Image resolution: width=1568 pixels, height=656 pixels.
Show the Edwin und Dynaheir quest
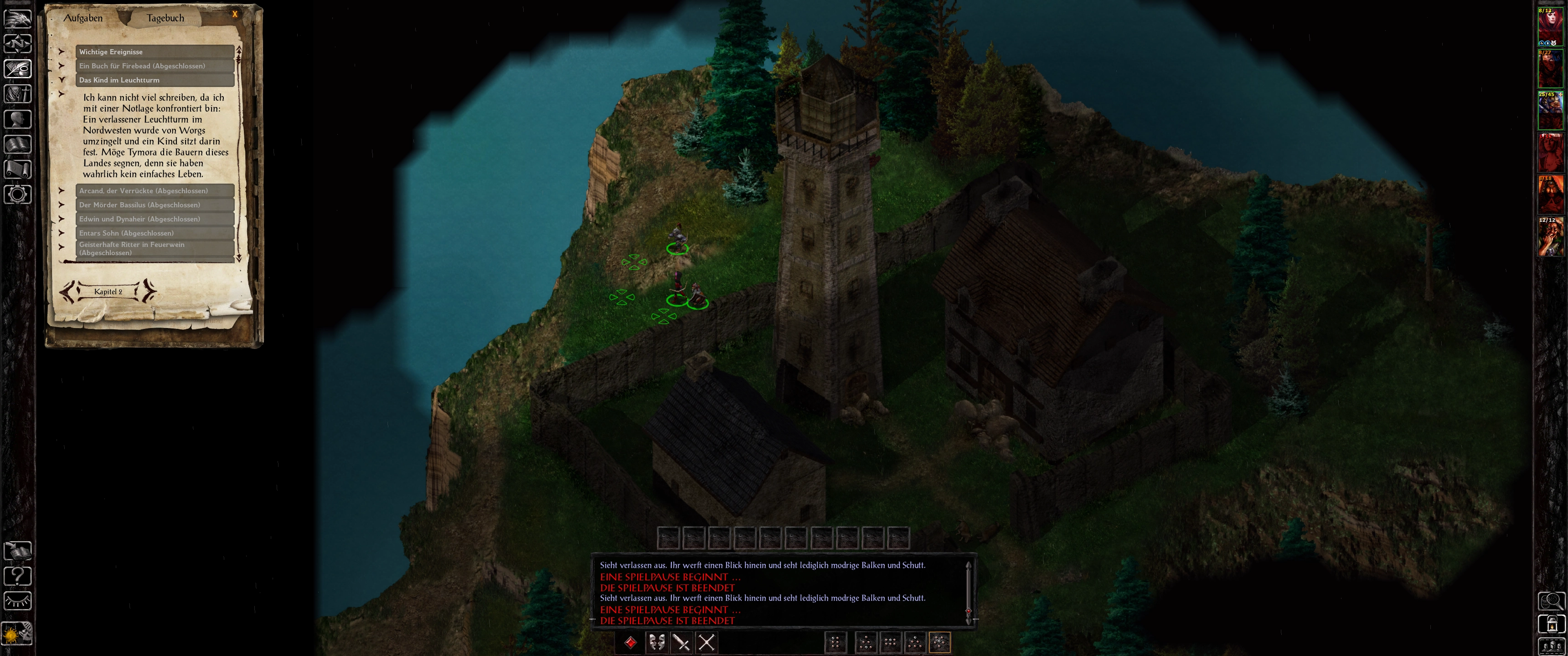155,219
